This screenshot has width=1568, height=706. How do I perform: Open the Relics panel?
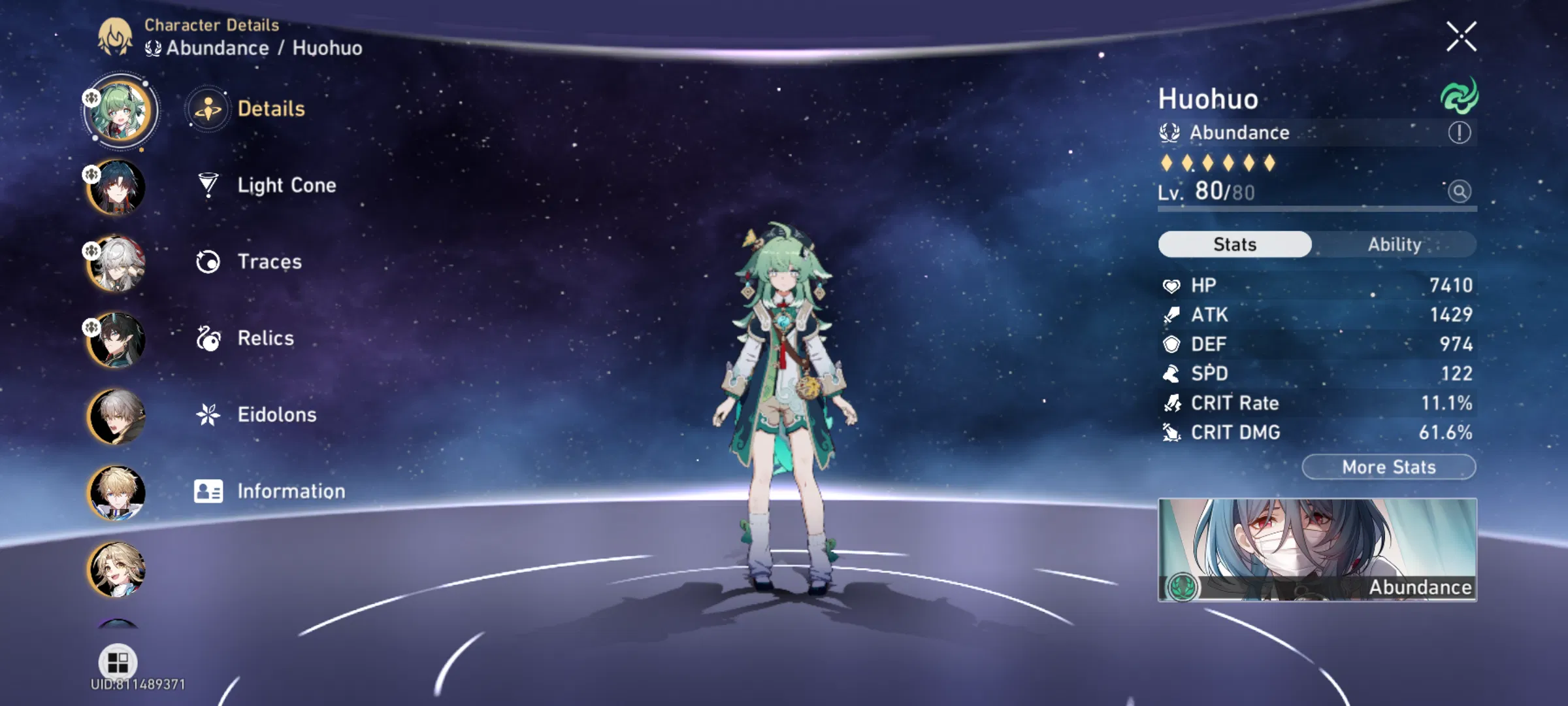[x=265, y=338]
